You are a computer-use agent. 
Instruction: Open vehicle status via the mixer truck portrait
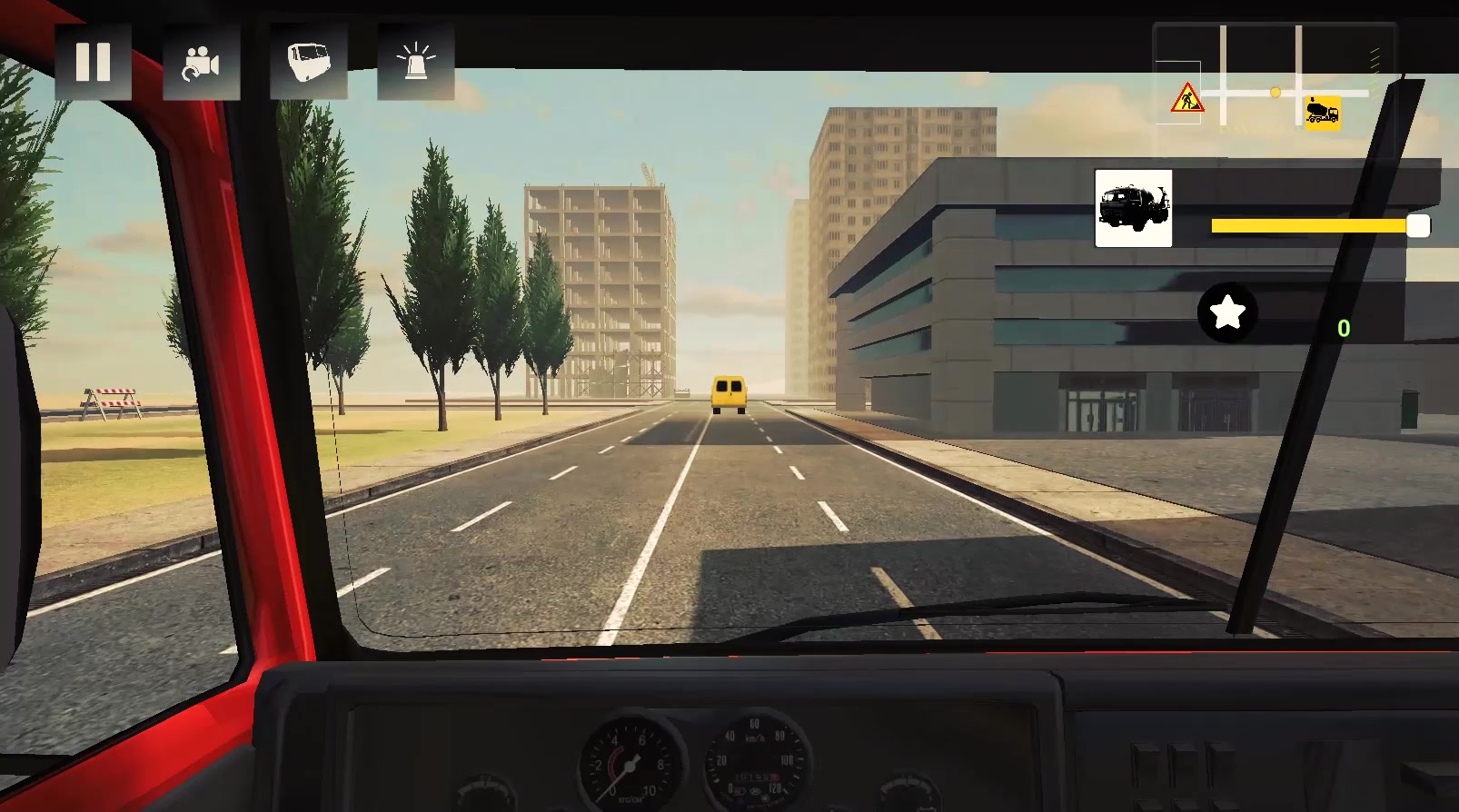1132,208
